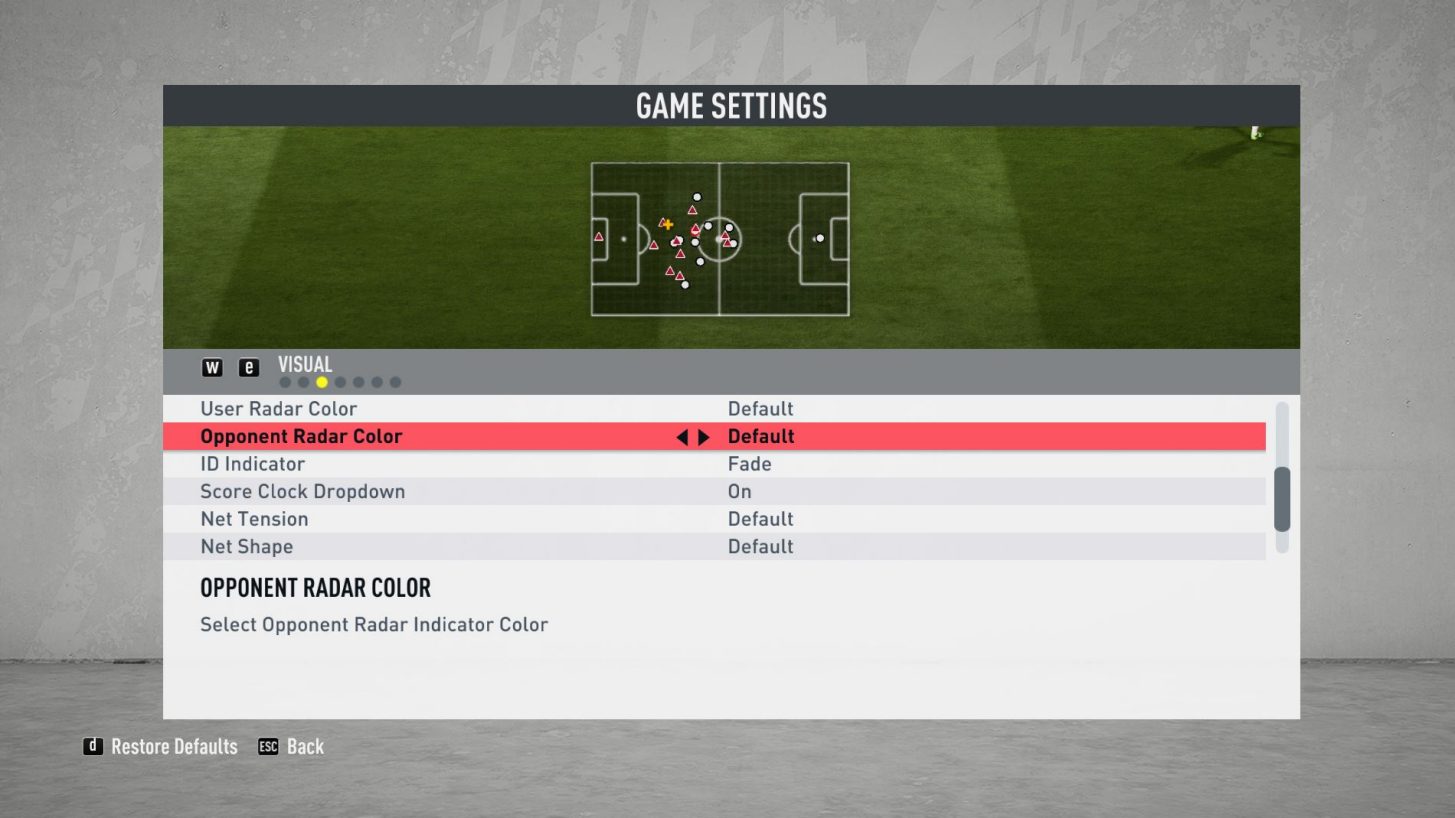Click the first page indicator dot

coord(284,381)
